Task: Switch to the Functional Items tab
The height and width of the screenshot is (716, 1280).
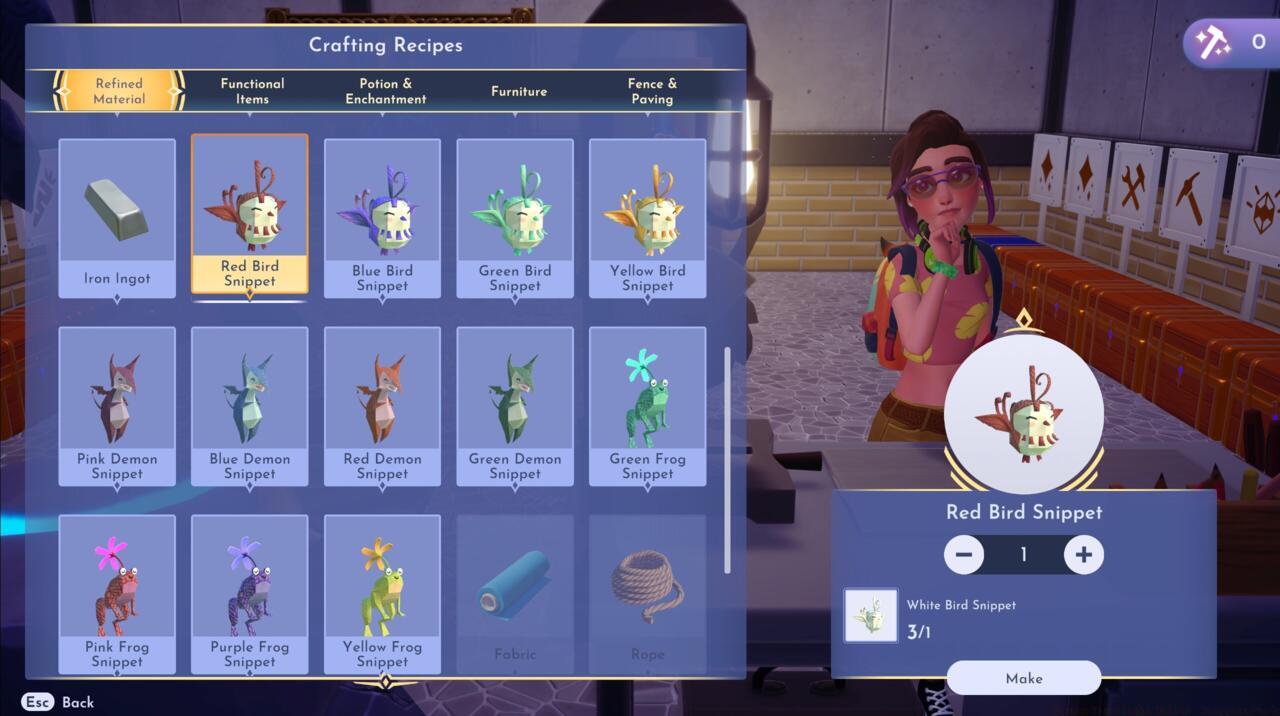Action: click(x=252, y=91)
